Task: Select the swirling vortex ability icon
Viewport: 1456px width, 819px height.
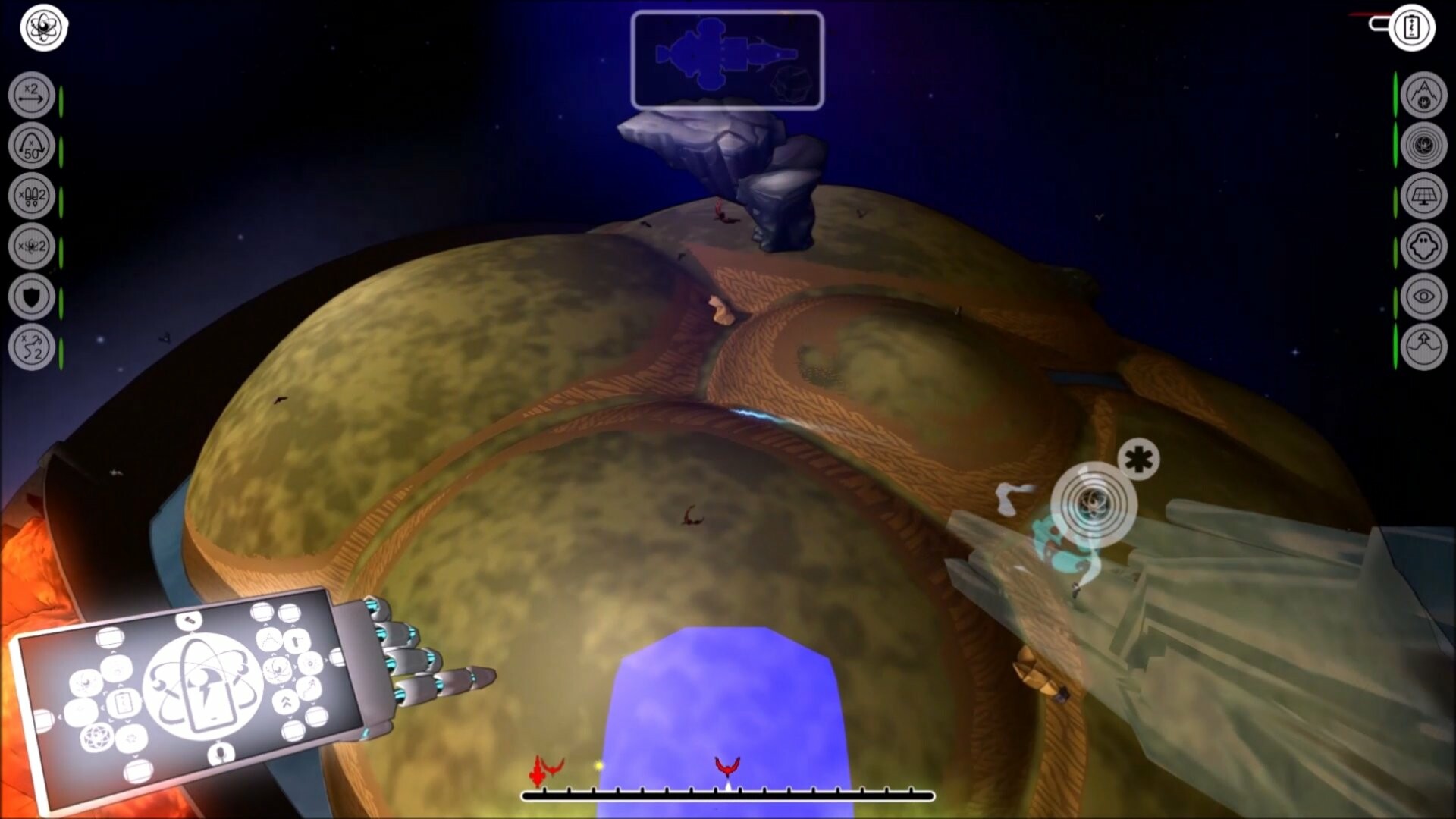Action: 1424,144
